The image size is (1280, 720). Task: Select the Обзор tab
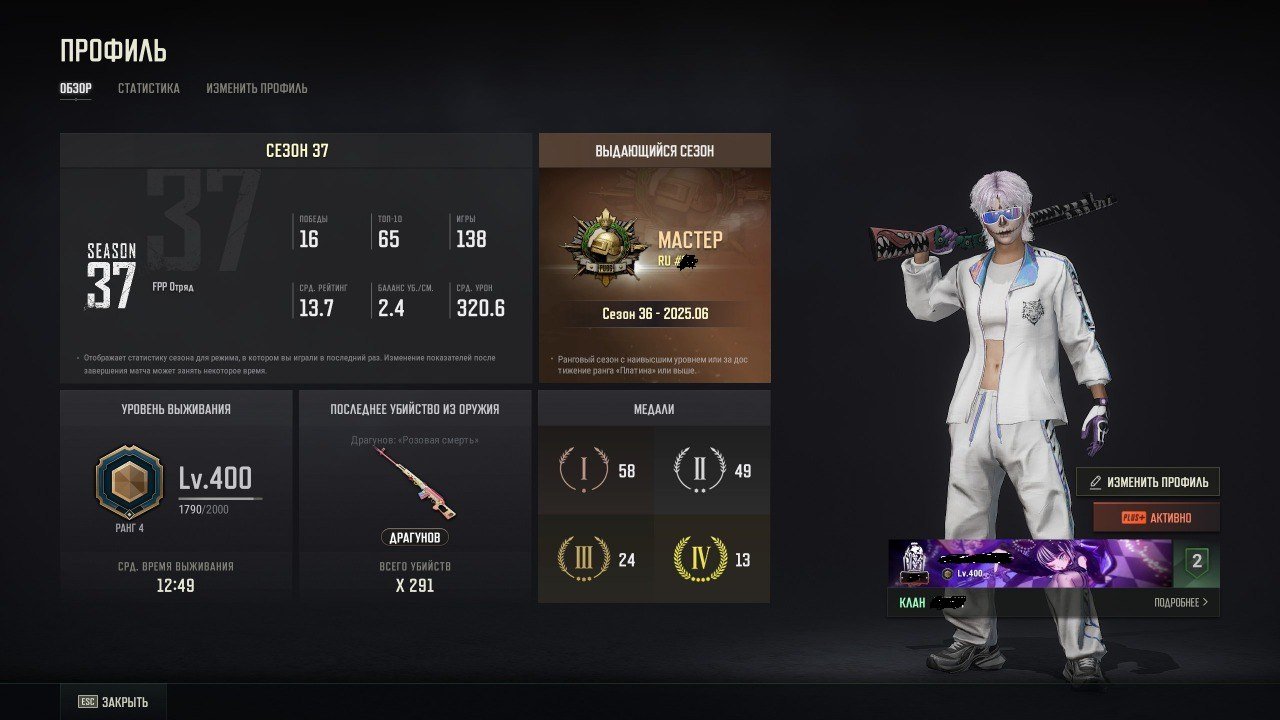[75, 88]
